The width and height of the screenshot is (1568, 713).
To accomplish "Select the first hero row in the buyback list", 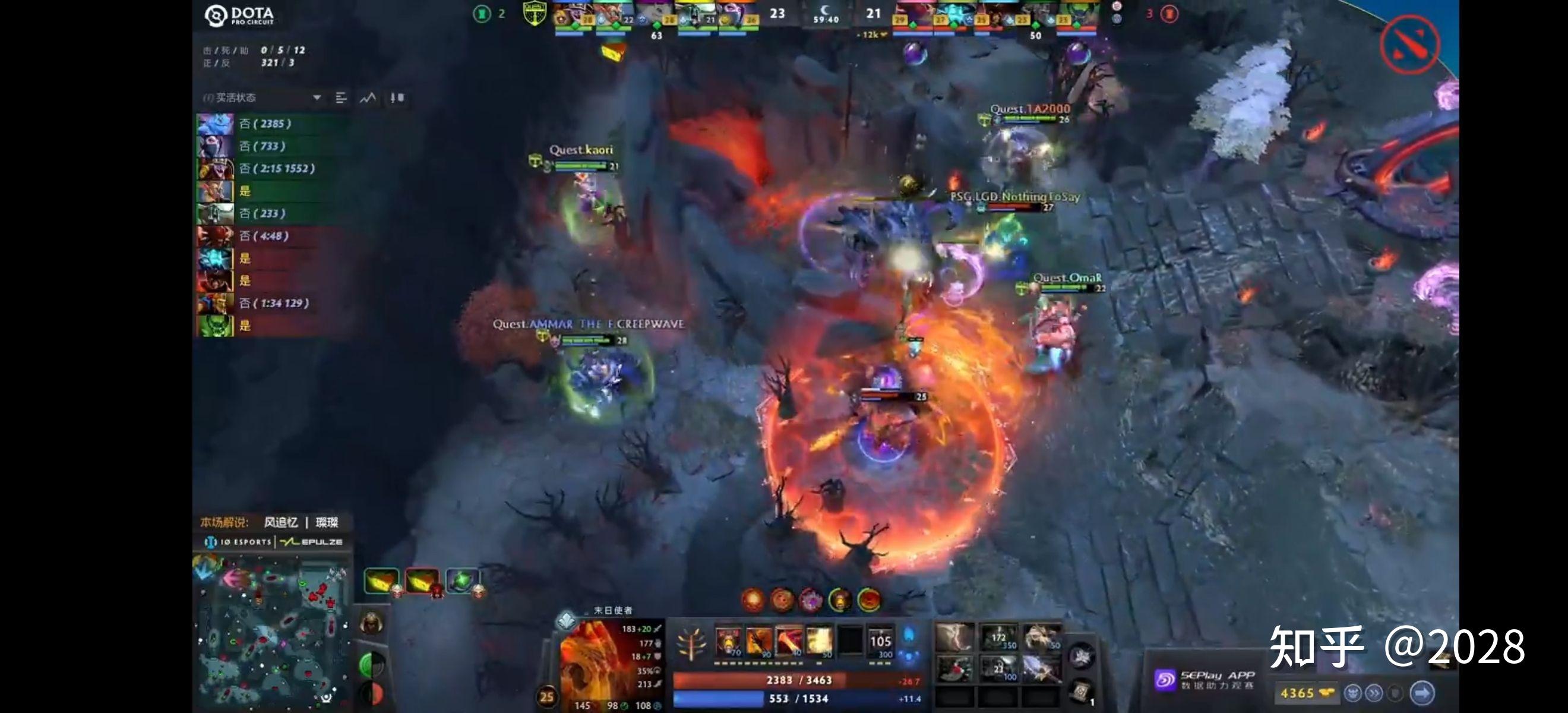I will (274, 124).
